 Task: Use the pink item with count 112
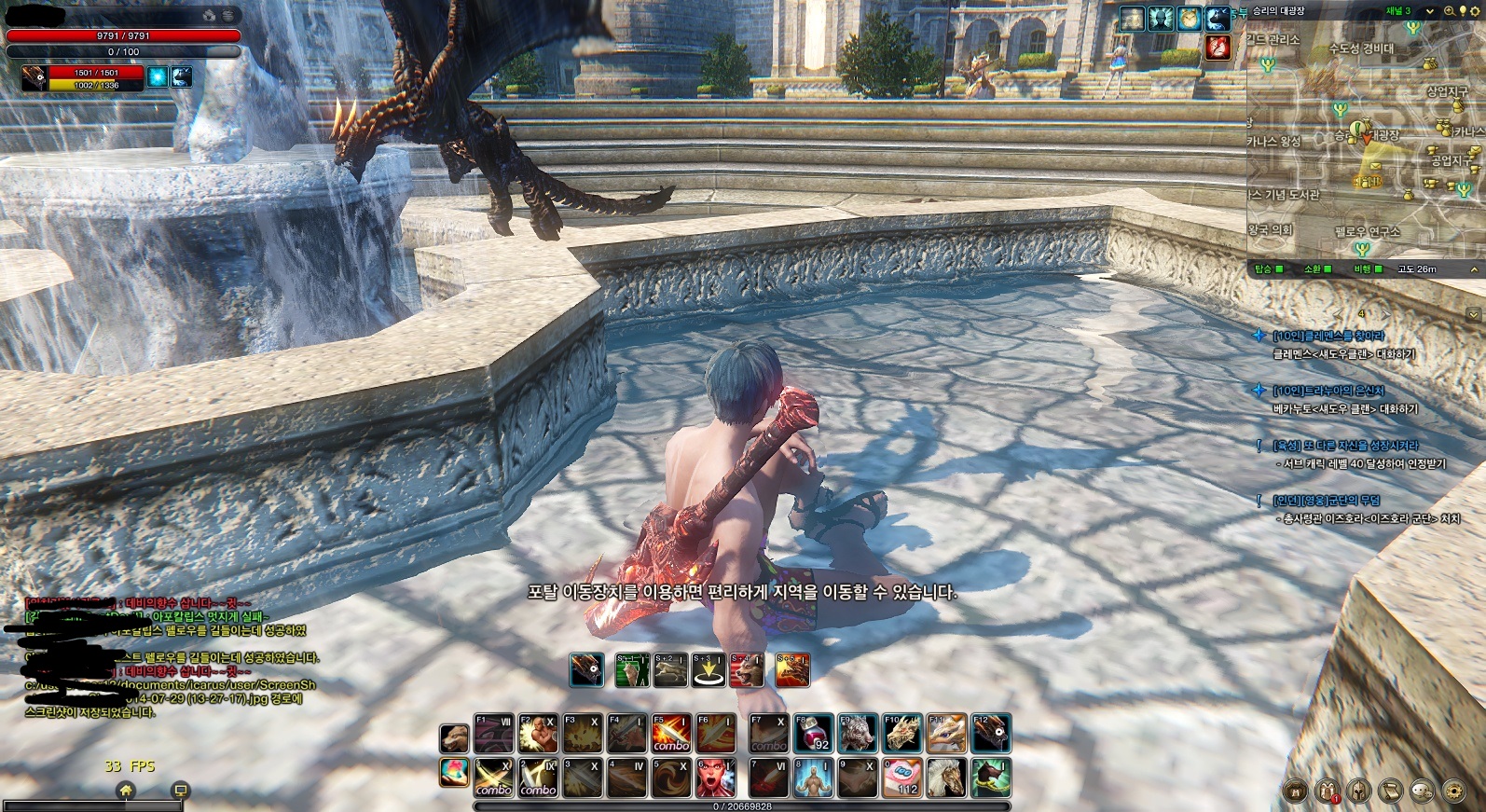tap(902, 778)
